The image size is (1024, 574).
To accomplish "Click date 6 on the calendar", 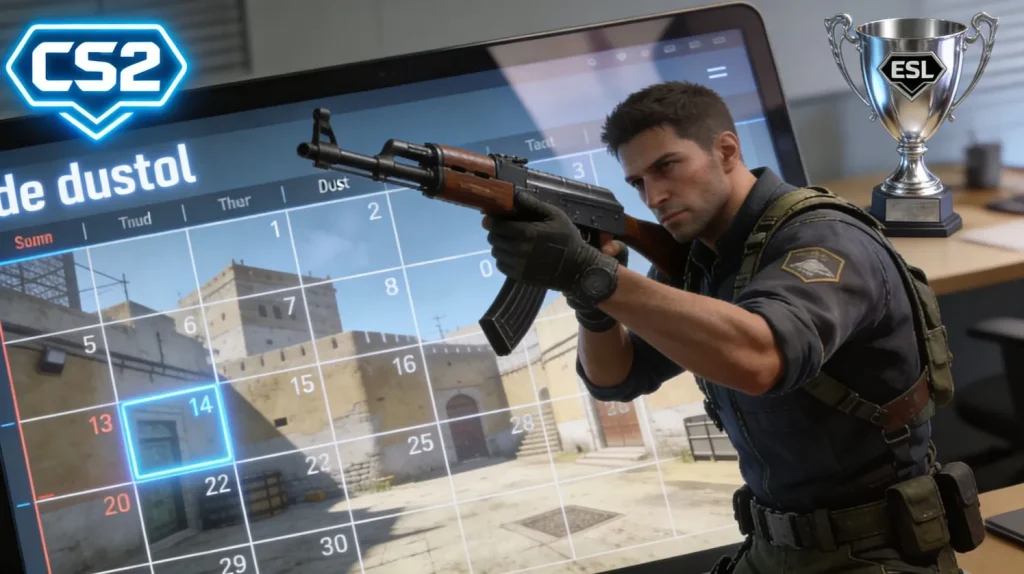I will coord(190,325).
